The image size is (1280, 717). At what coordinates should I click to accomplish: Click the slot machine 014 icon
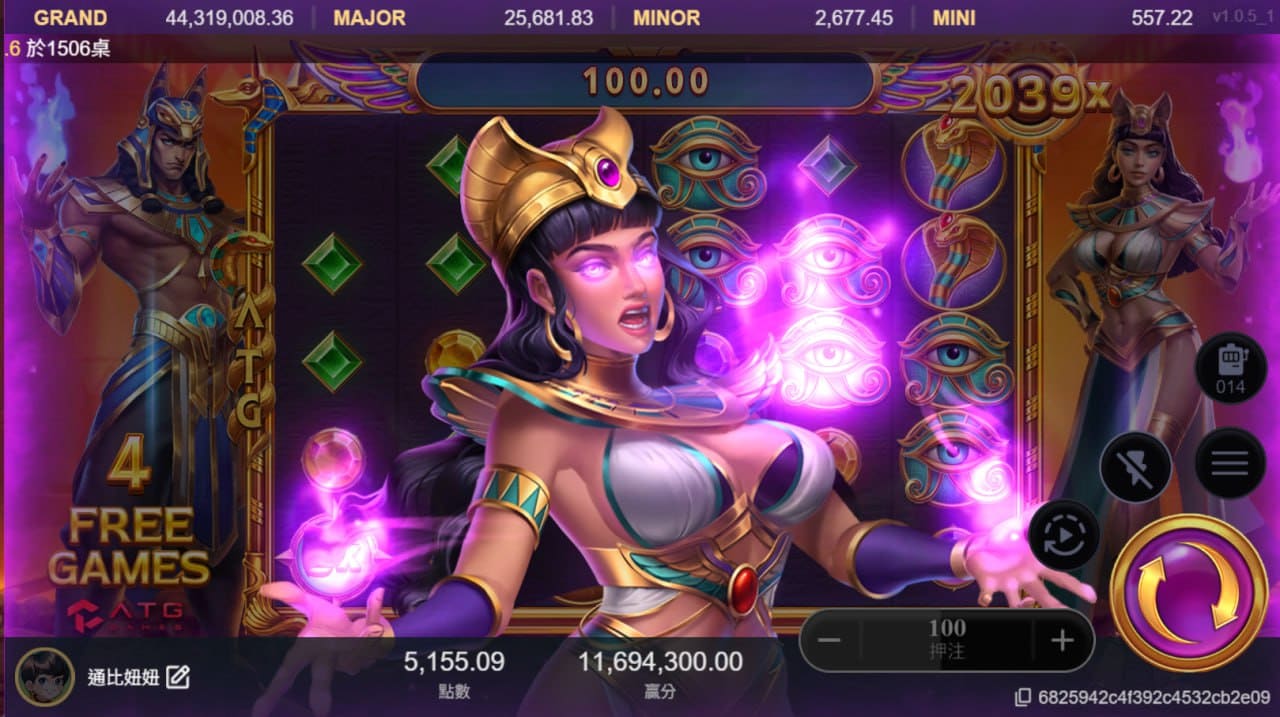(1229, 368)
